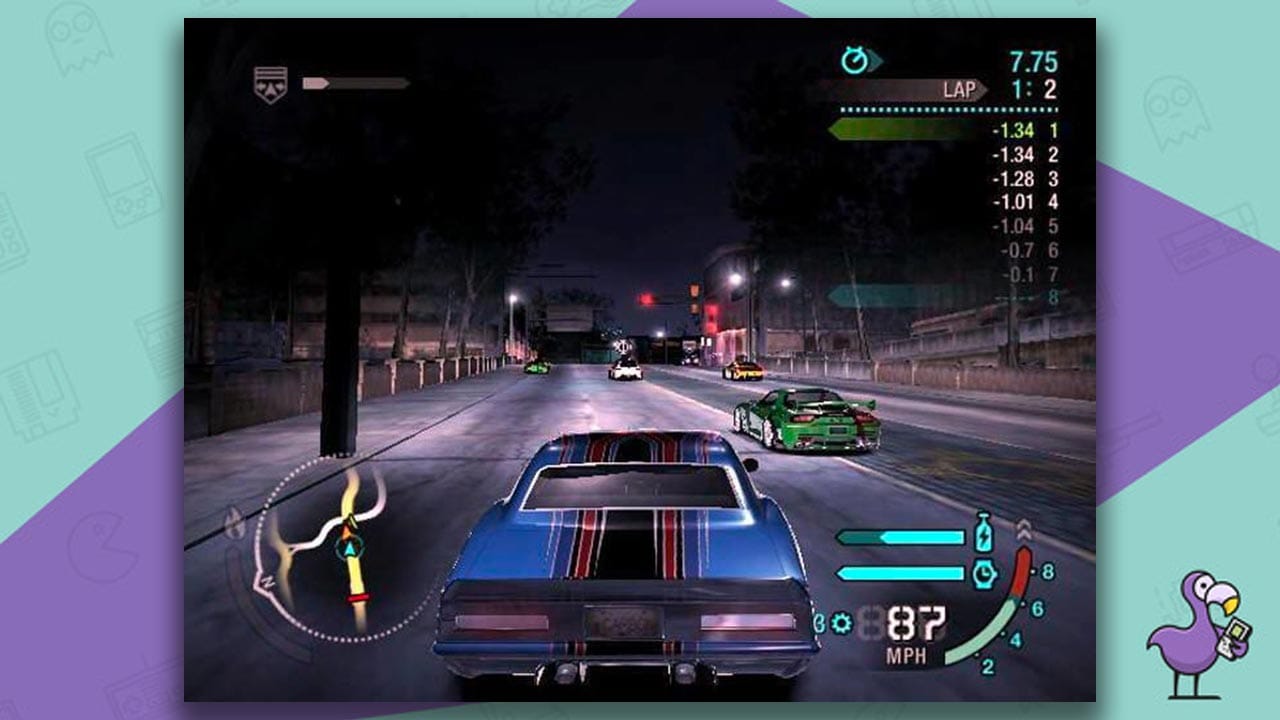Click the Speedbreaker clock icon
Image resolution: width=1280 pixels, height=720 pixels.
click(984, 572)
